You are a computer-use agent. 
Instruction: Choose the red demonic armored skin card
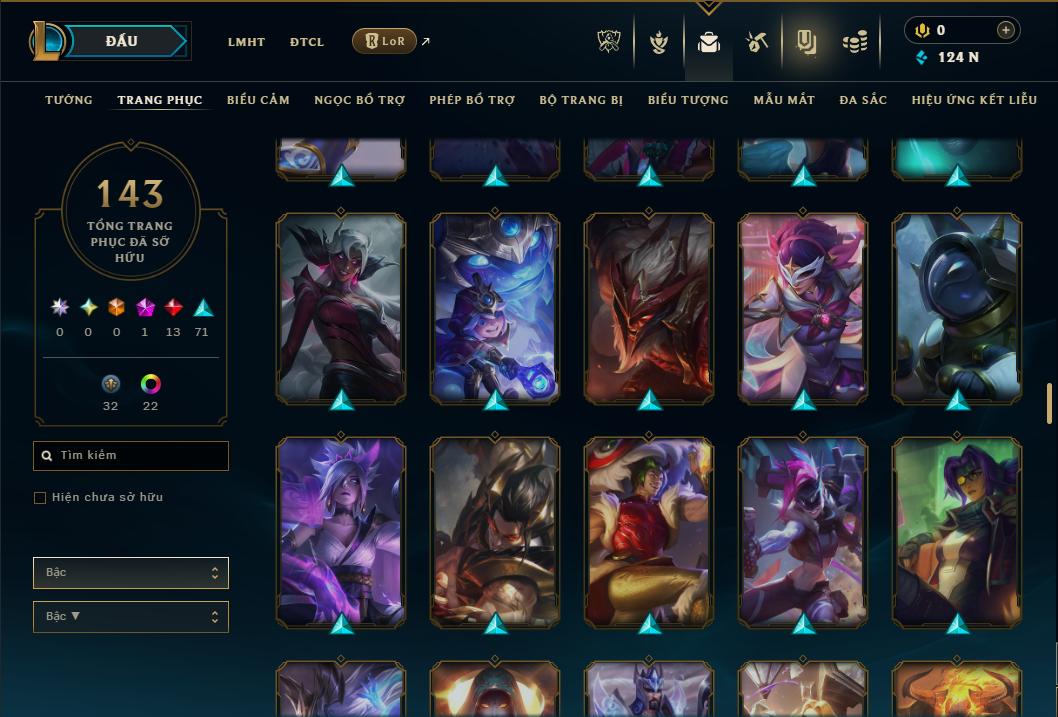tap(649, 308)
